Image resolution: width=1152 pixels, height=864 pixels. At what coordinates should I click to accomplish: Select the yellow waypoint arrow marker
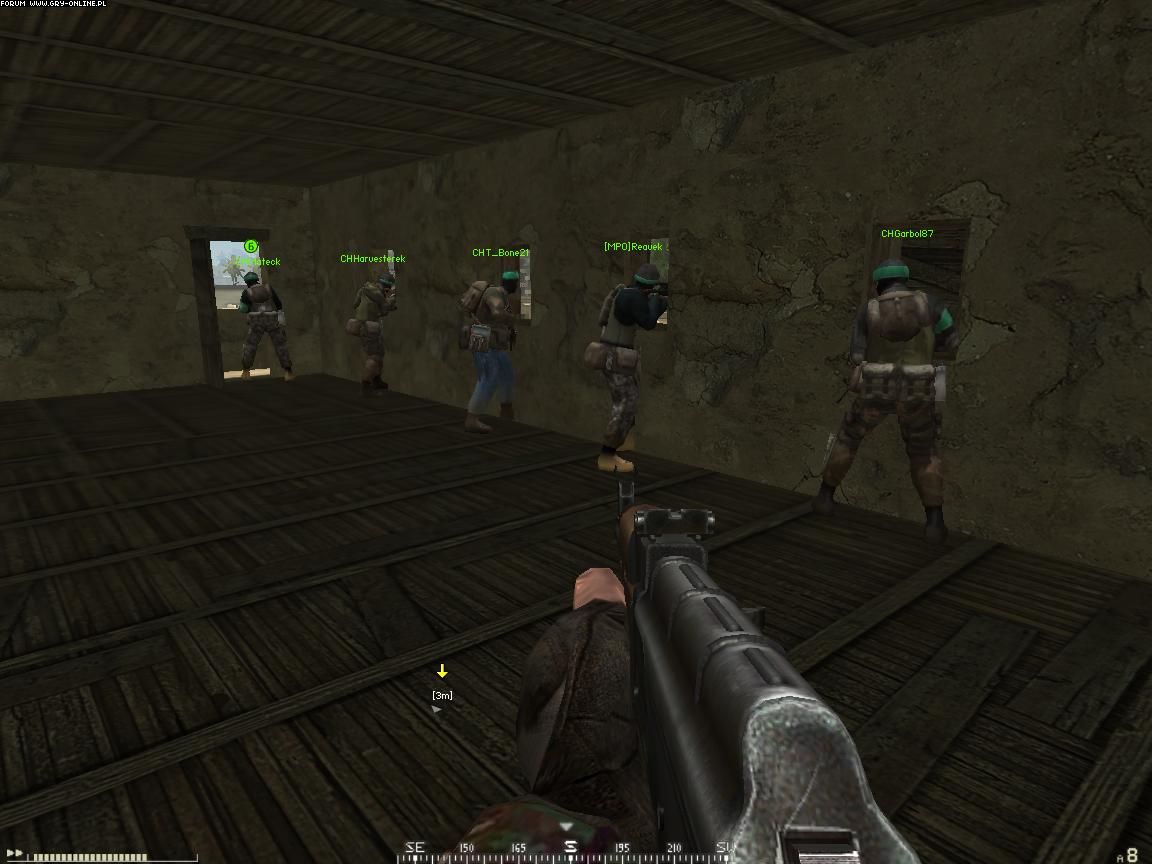click(442, 671)
